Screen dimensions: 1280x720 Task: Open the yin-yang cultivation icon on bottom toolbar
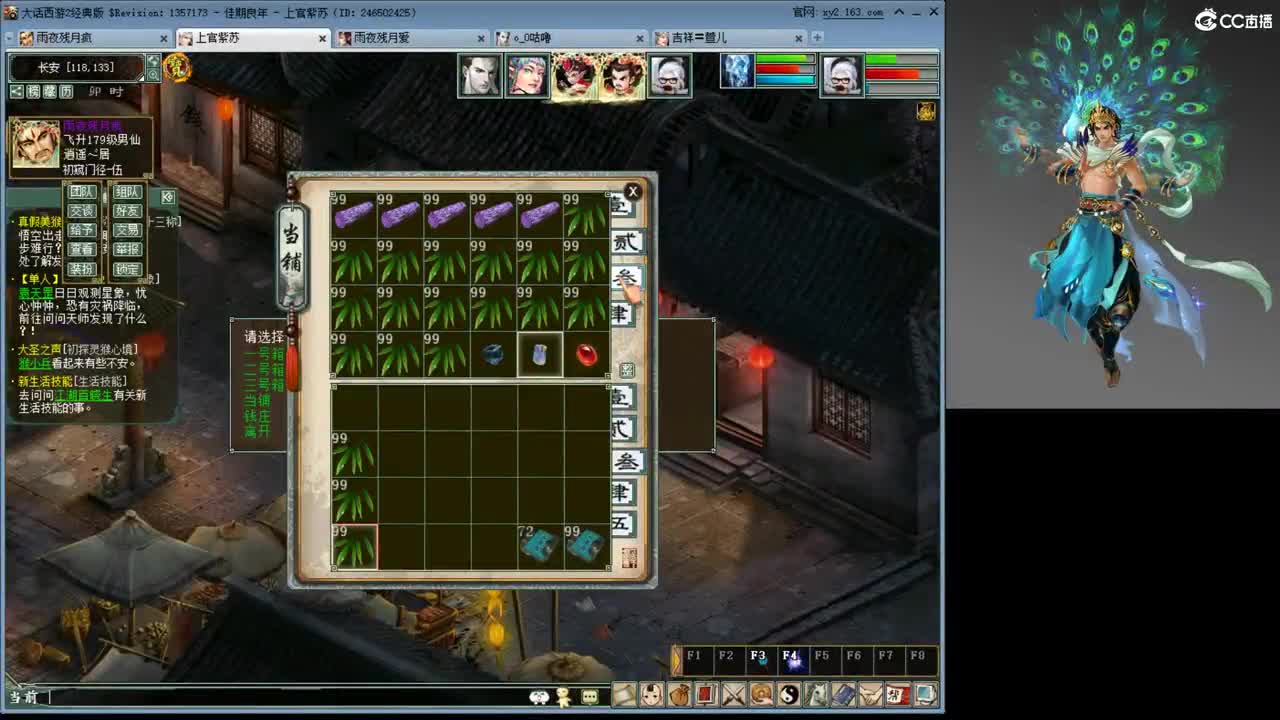point(788,697)
